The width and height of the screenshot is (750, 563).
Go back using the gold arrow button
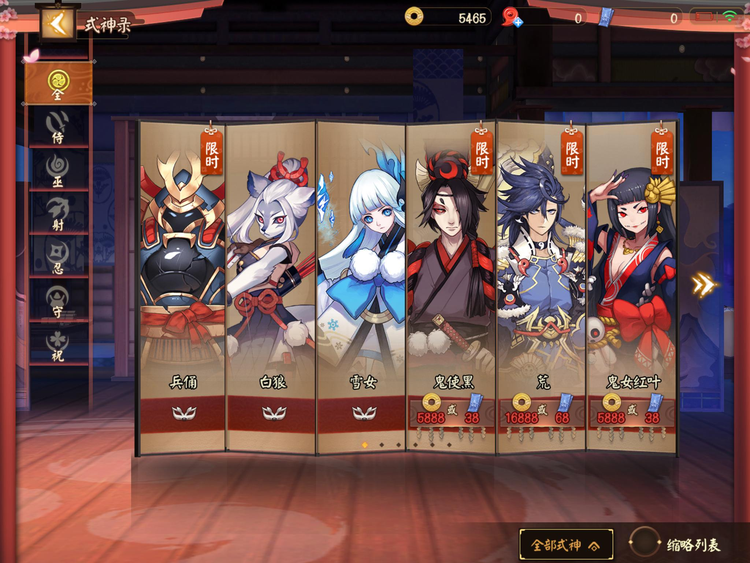pyautogui.click(x=55, y=24)
